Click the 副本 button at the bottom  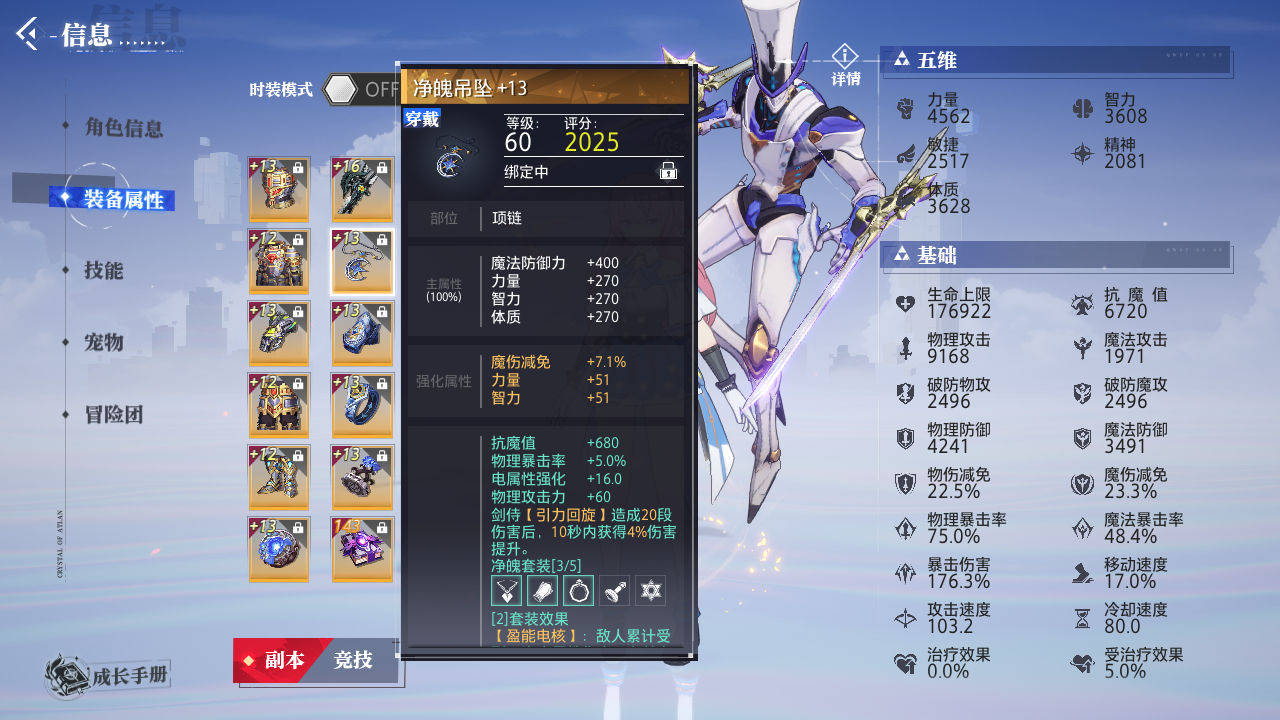[284, 661]
